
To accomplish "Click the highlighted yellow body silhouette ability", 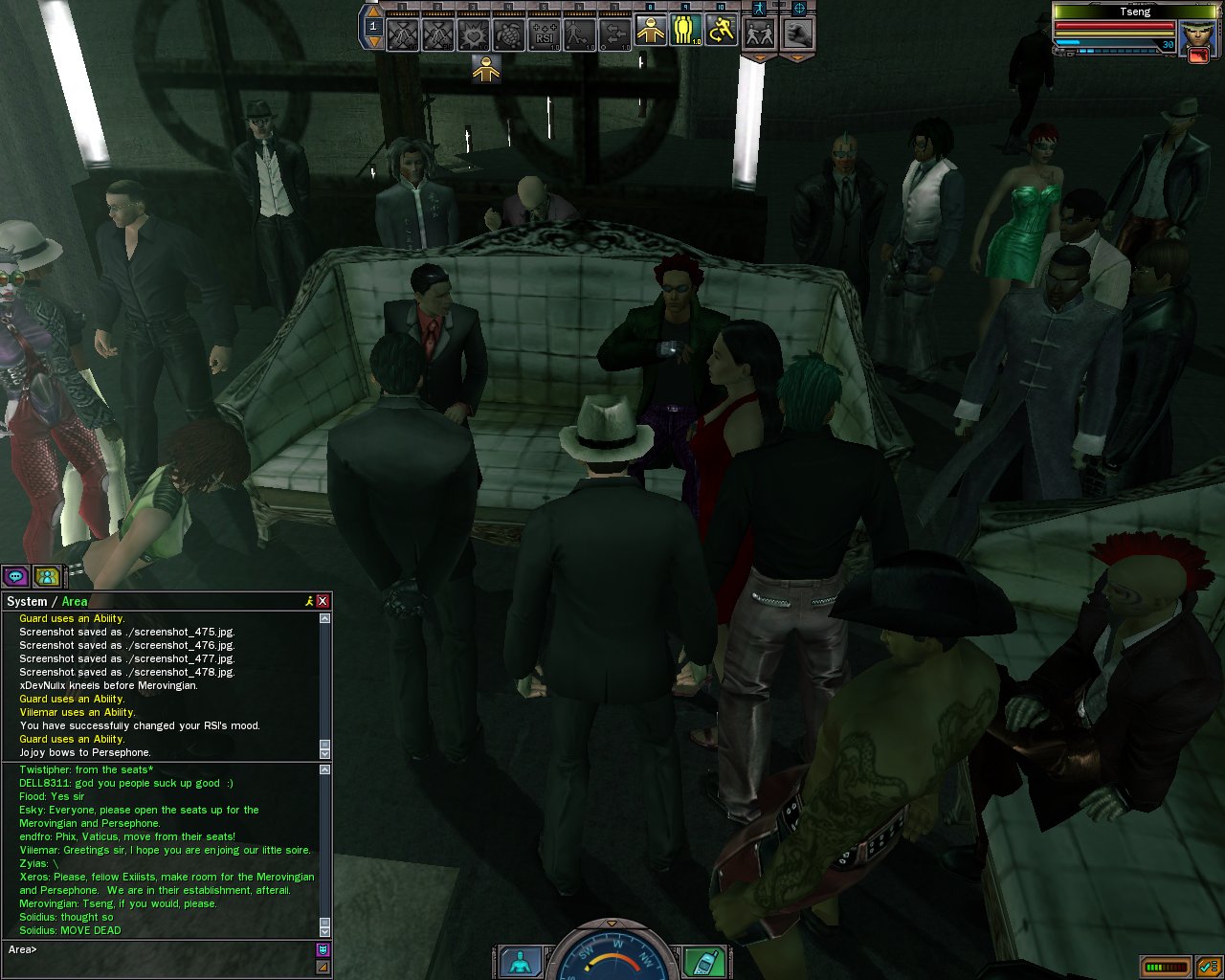I will 651,32.
